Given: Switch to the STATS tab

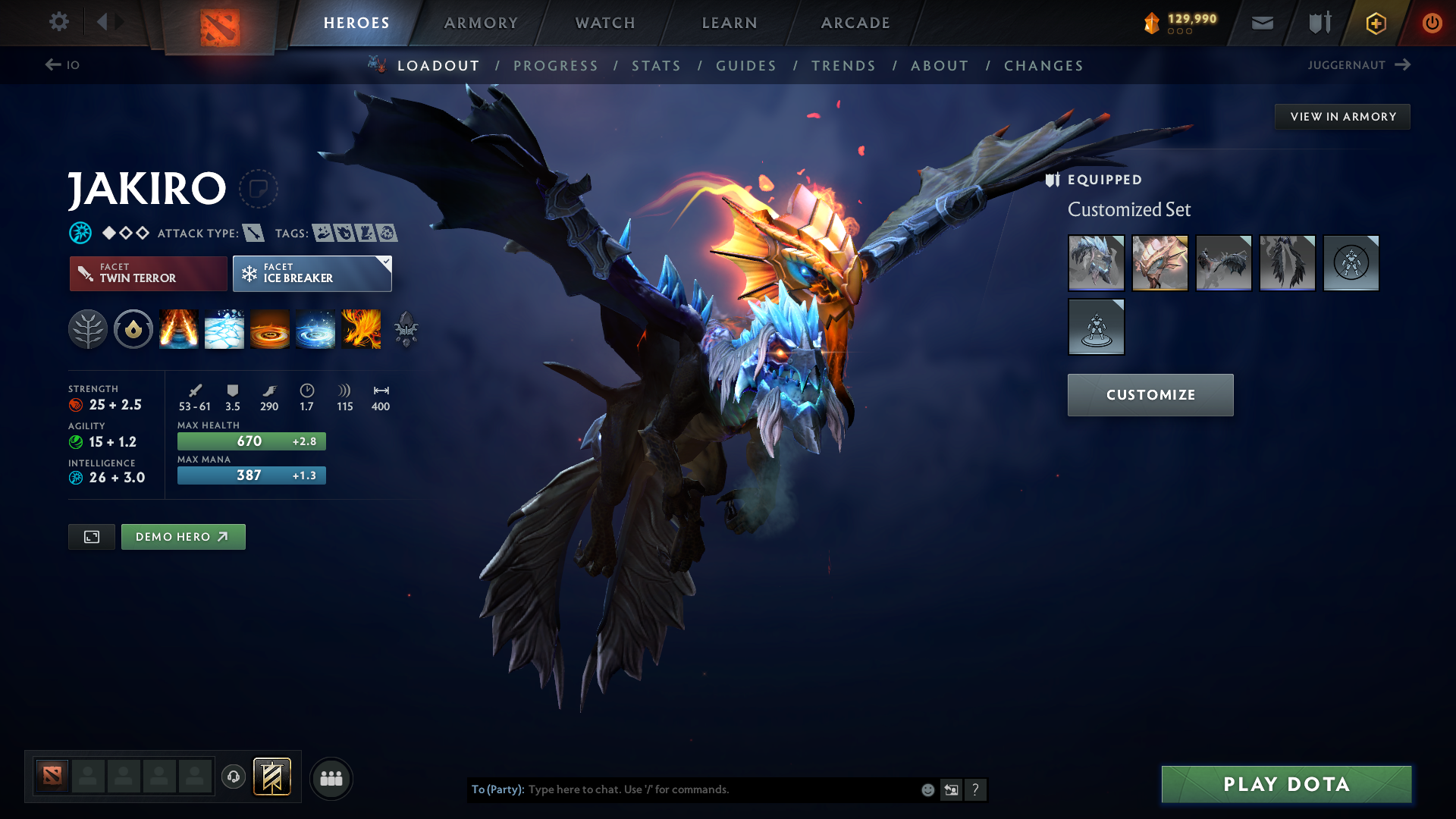Looking at the screenshot, I should point(656,66).
